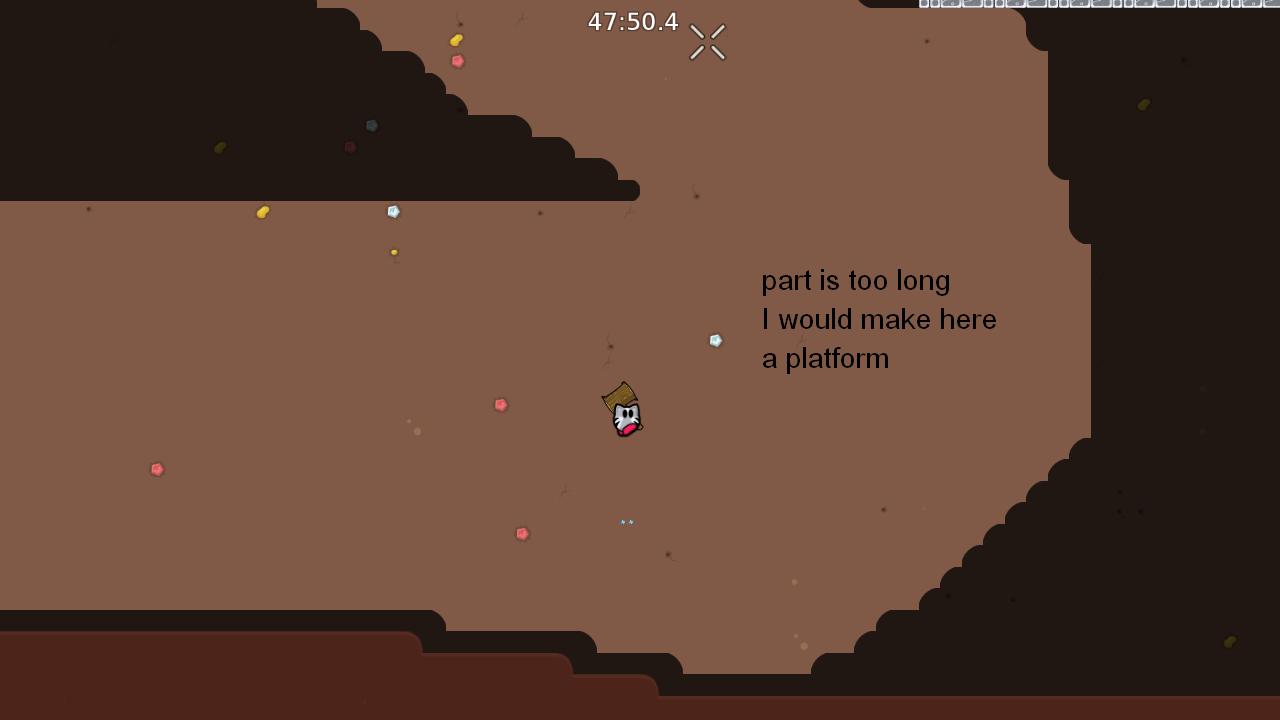Click the pink gem left of the cat character
This screenshot has width=1280, height=720.
tap(500, 404)
